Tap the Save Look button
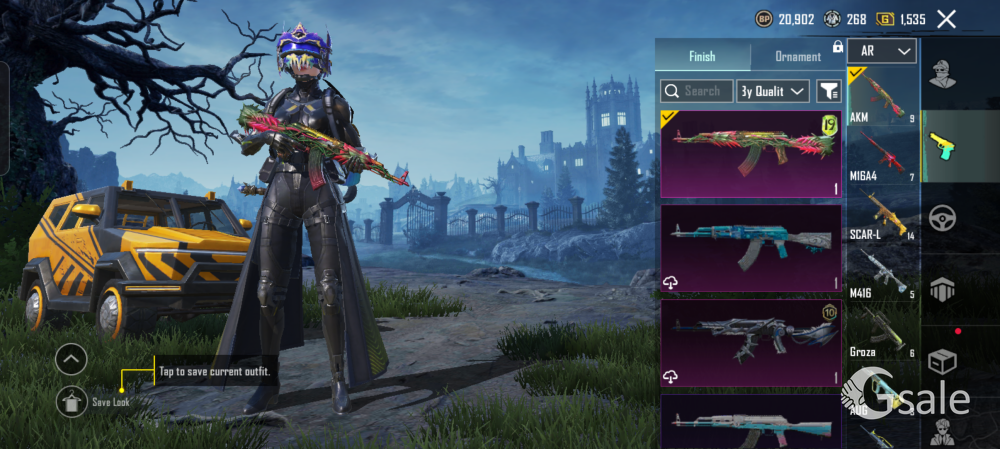1000x449 pixels. (72, 401)
